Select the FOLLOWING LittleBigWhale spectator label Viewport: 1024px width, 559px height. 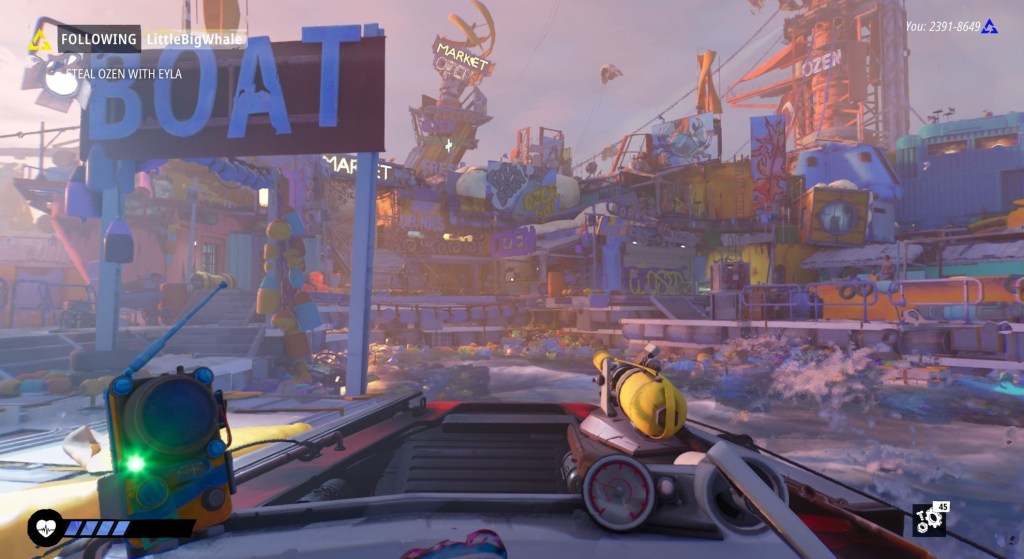[x=152, y=39]
